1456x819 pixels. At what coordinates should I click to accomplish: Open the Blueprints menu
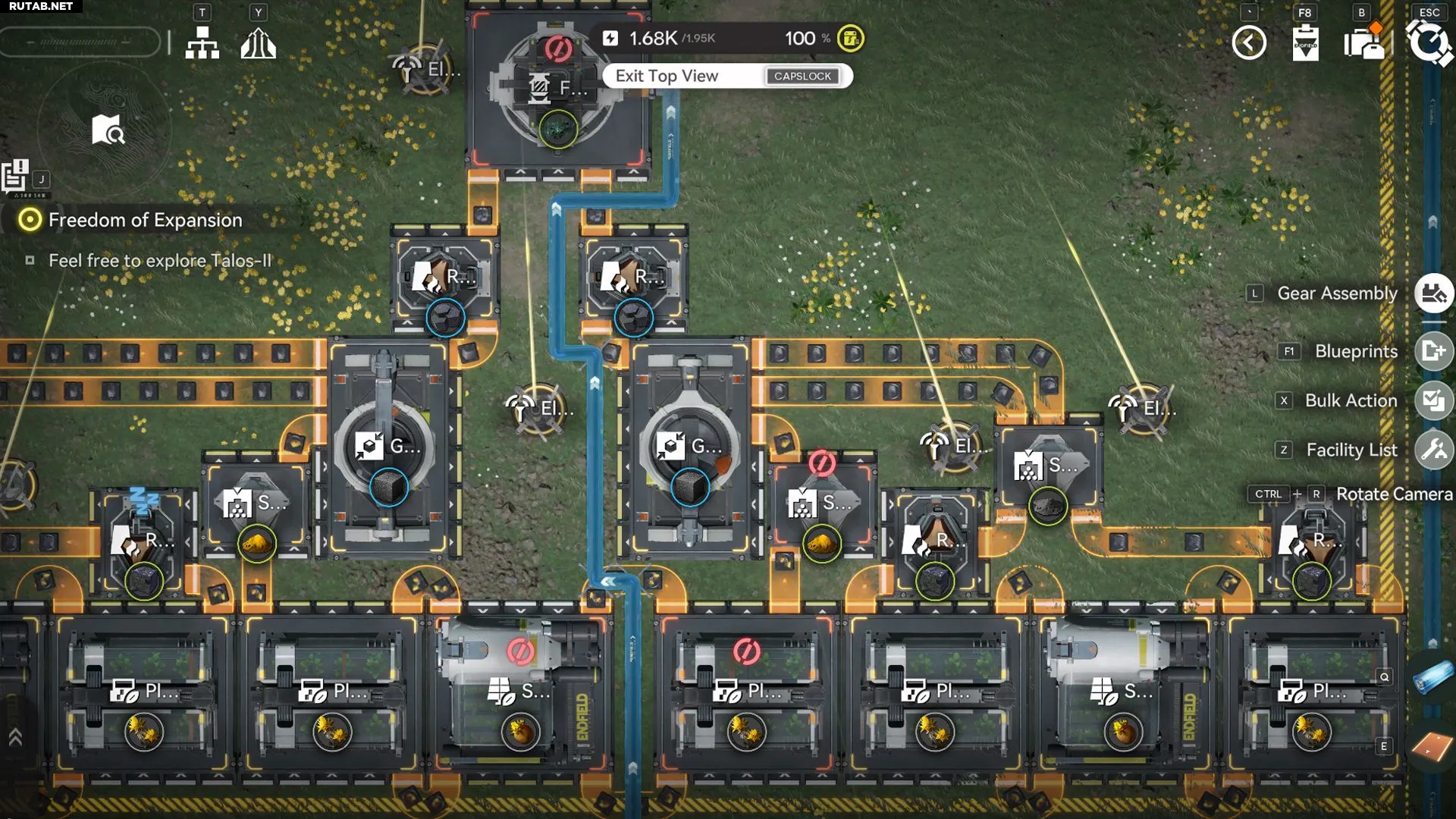tap(1433, 351)
